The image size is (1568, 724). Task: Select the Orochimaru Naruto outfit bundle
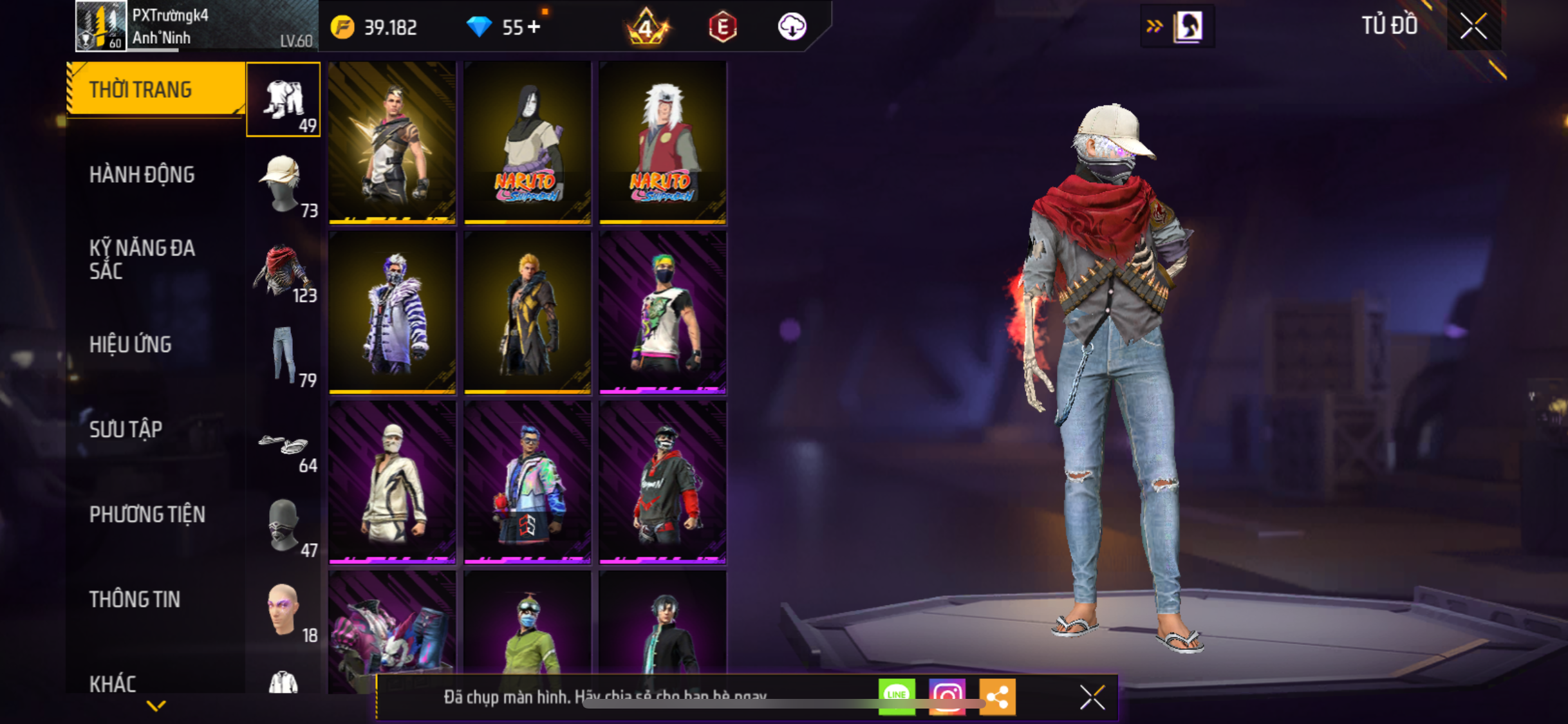click(x=527, y=142)
